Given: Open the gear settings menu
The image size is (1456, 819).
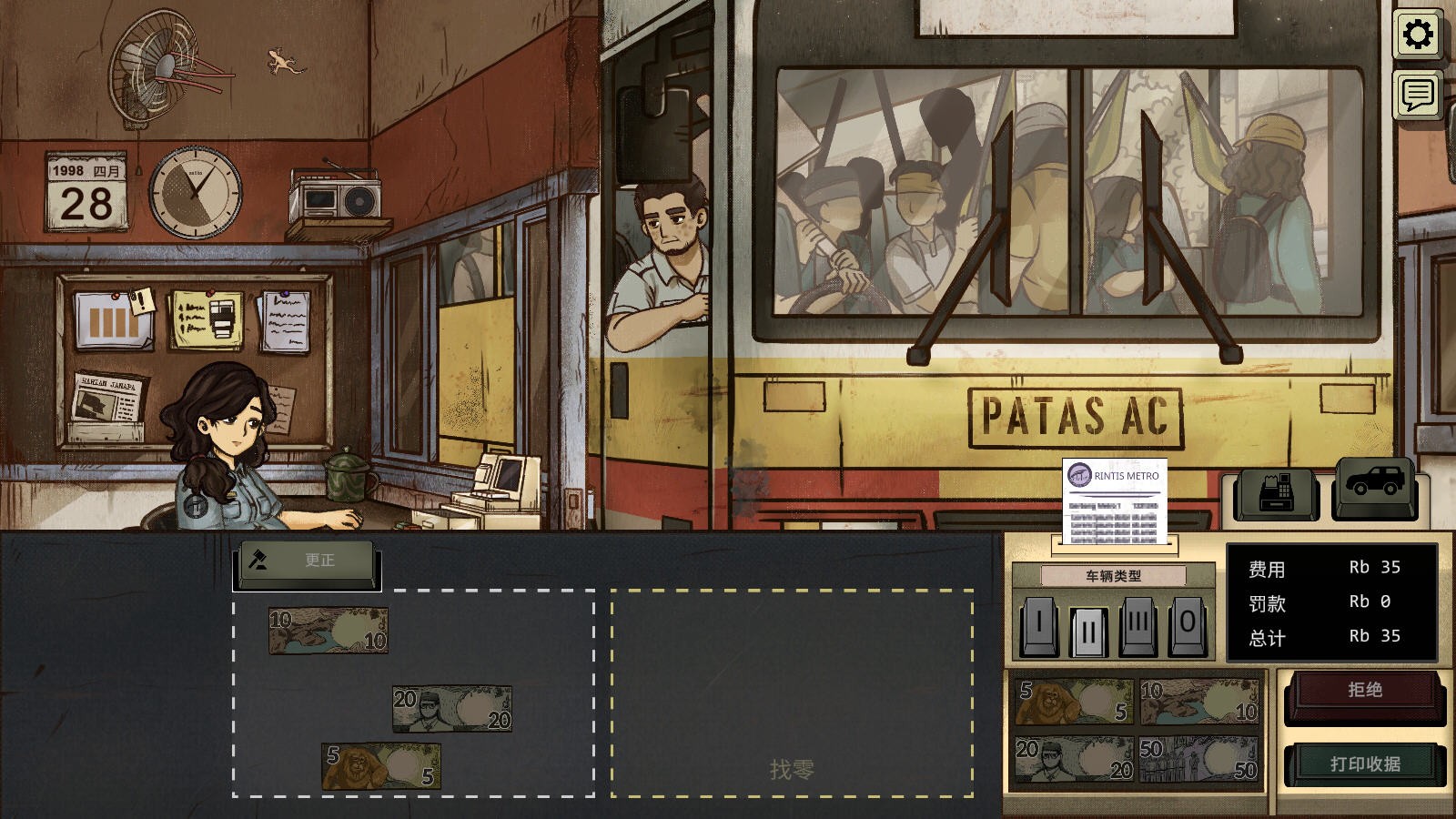Looking at the screenshot, I should pos(1418,35).
